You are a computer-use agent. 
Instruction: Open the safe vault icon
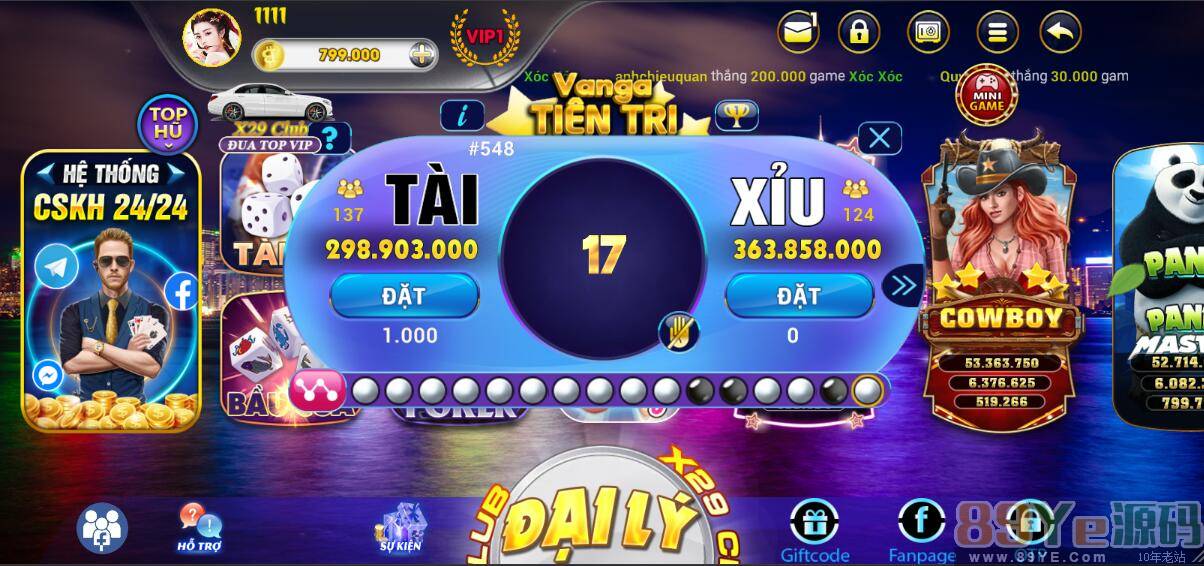click(928, 32)
